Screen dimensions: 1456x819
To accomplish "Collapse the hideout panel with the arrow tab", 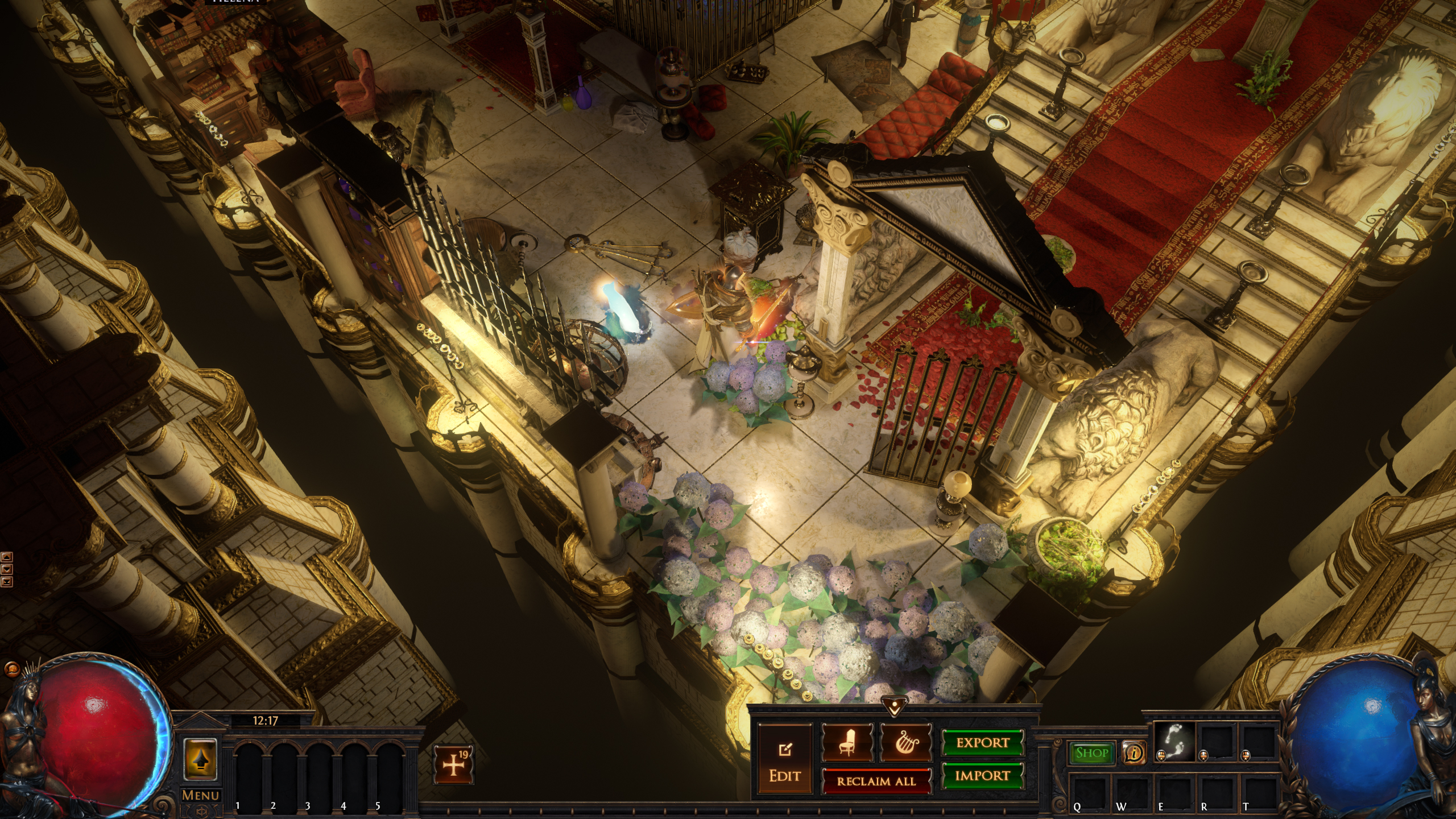I will (x=893, y=708).
